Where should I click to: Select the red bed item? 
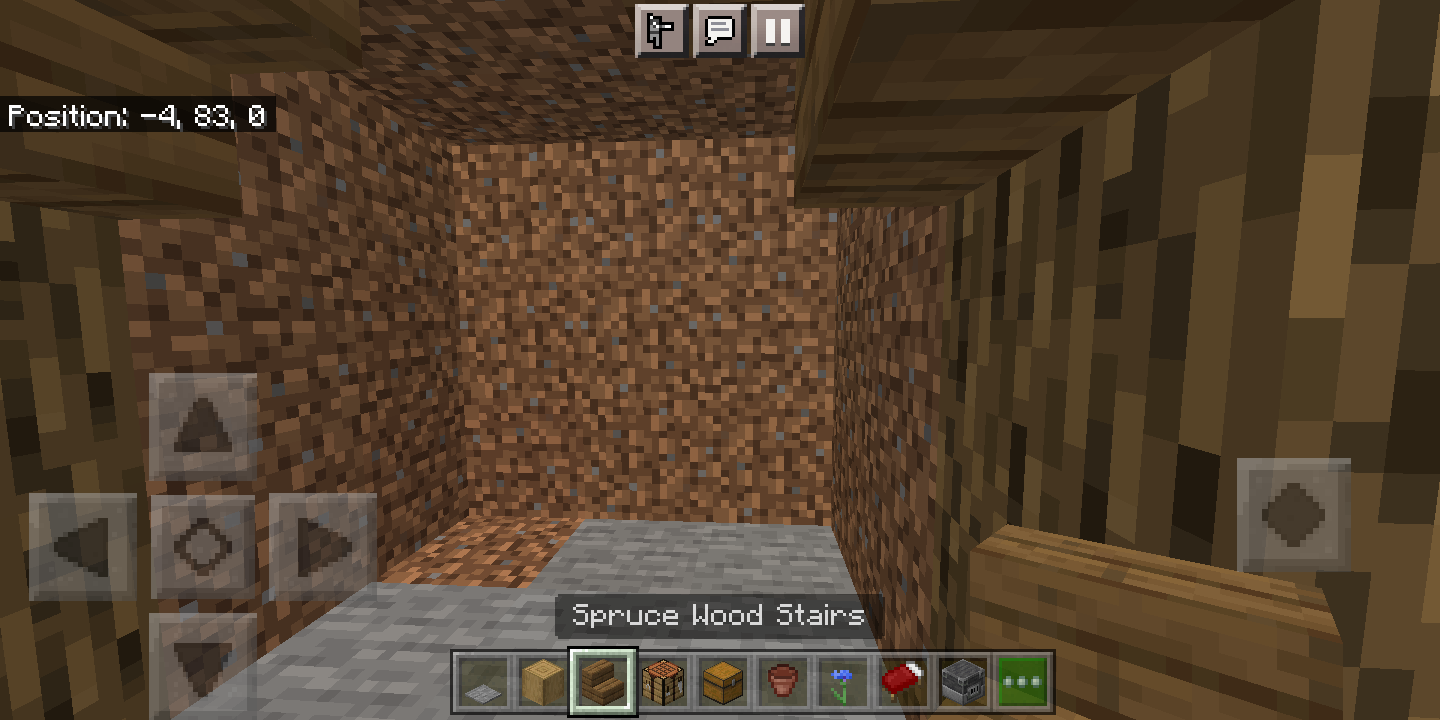click(x=903, y=681)
